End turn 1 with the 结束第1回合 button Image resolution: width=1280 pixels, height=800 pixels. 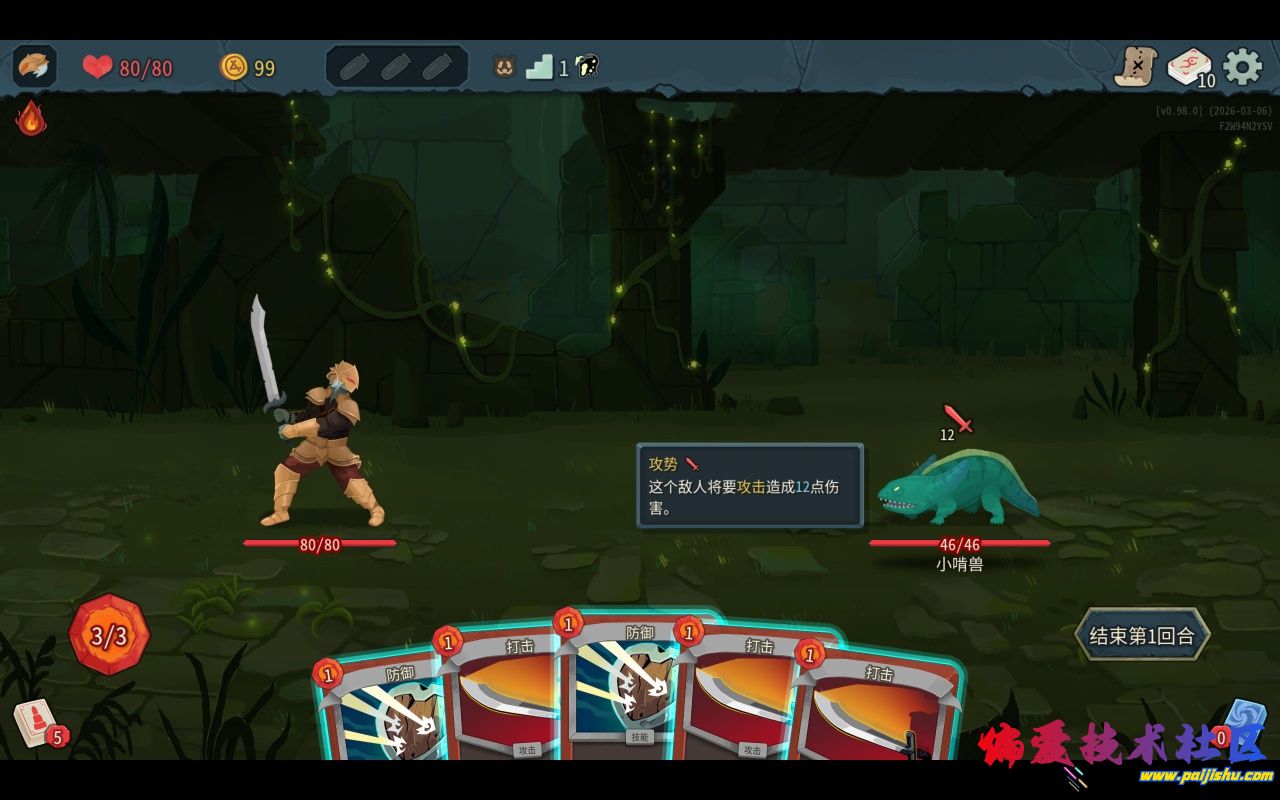click(1142, 635)
